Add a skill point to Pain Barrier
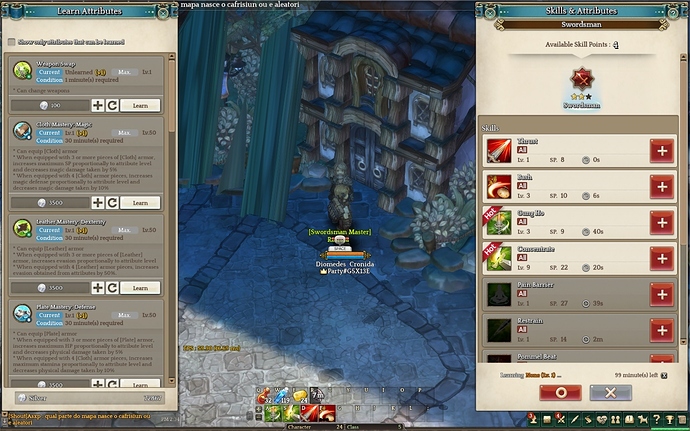 pyautogui.click(x=661, y=294)
